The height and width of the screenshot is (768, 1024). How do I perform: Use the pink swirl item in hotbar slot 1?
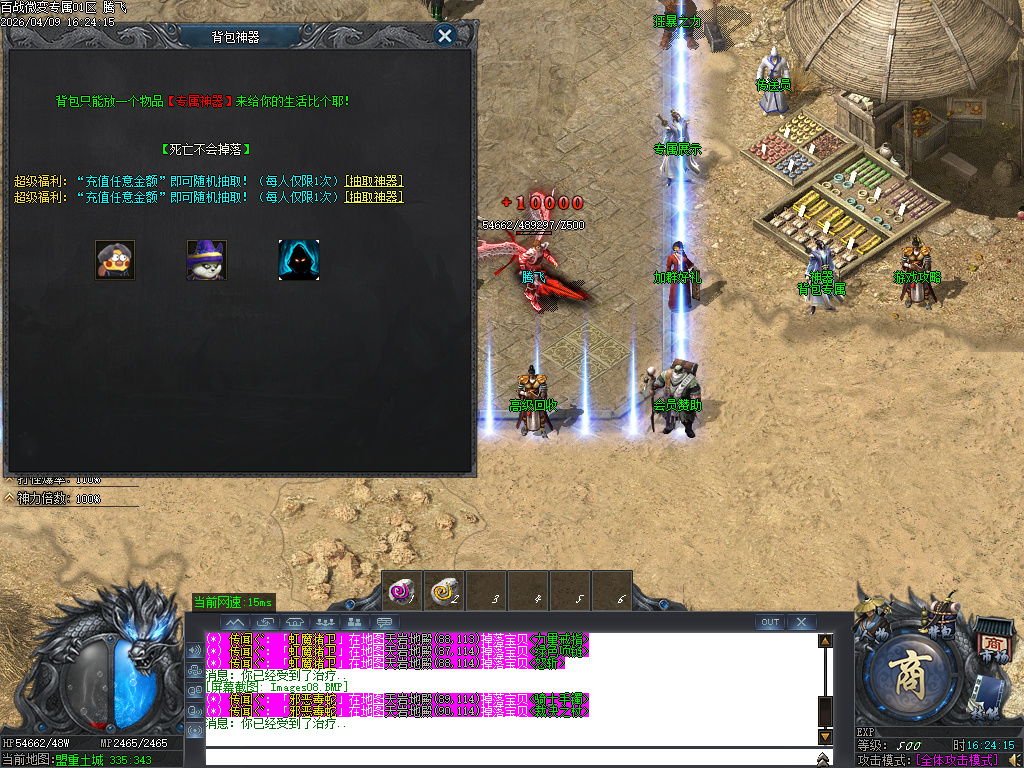(x=403, y=592)
